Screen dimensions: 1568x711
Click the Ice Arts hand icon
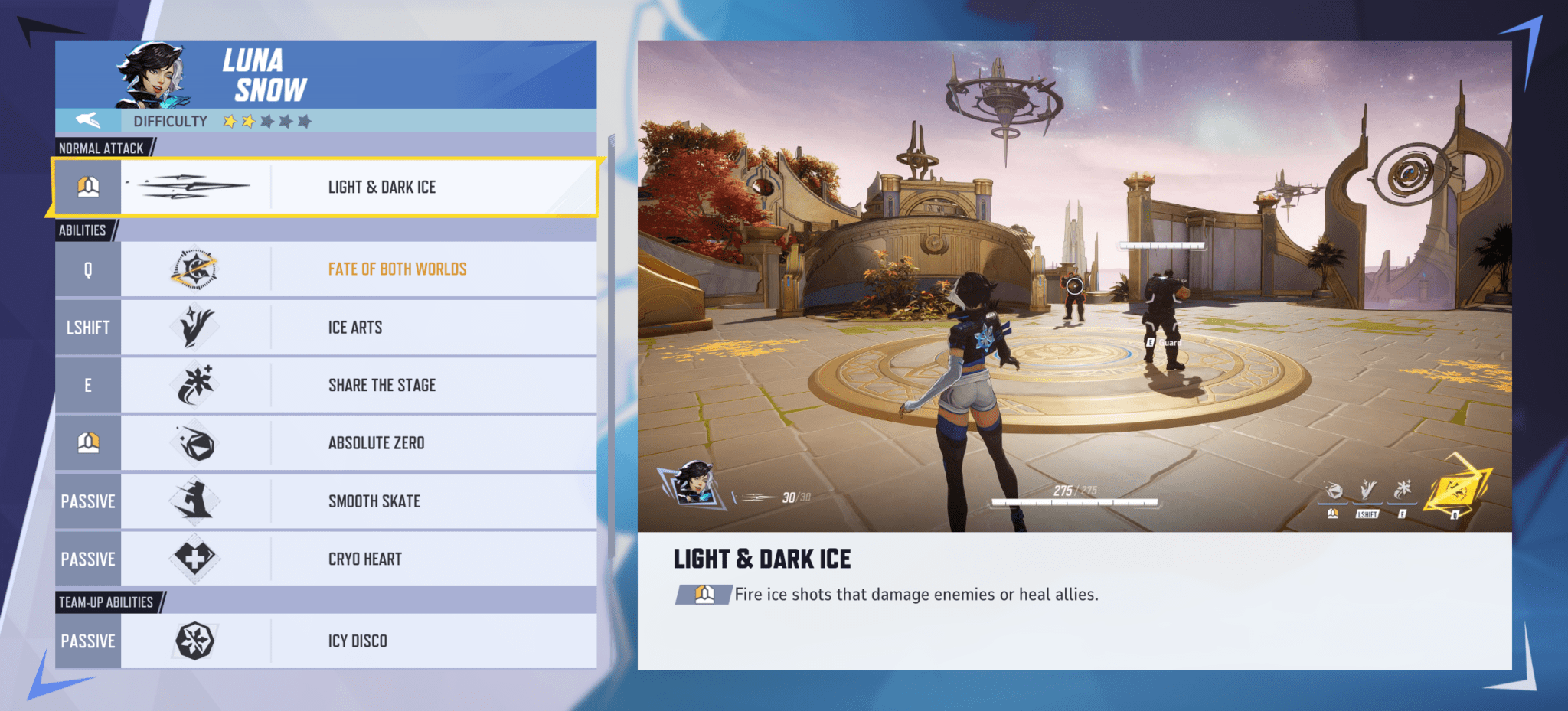(x=195, y=327)
